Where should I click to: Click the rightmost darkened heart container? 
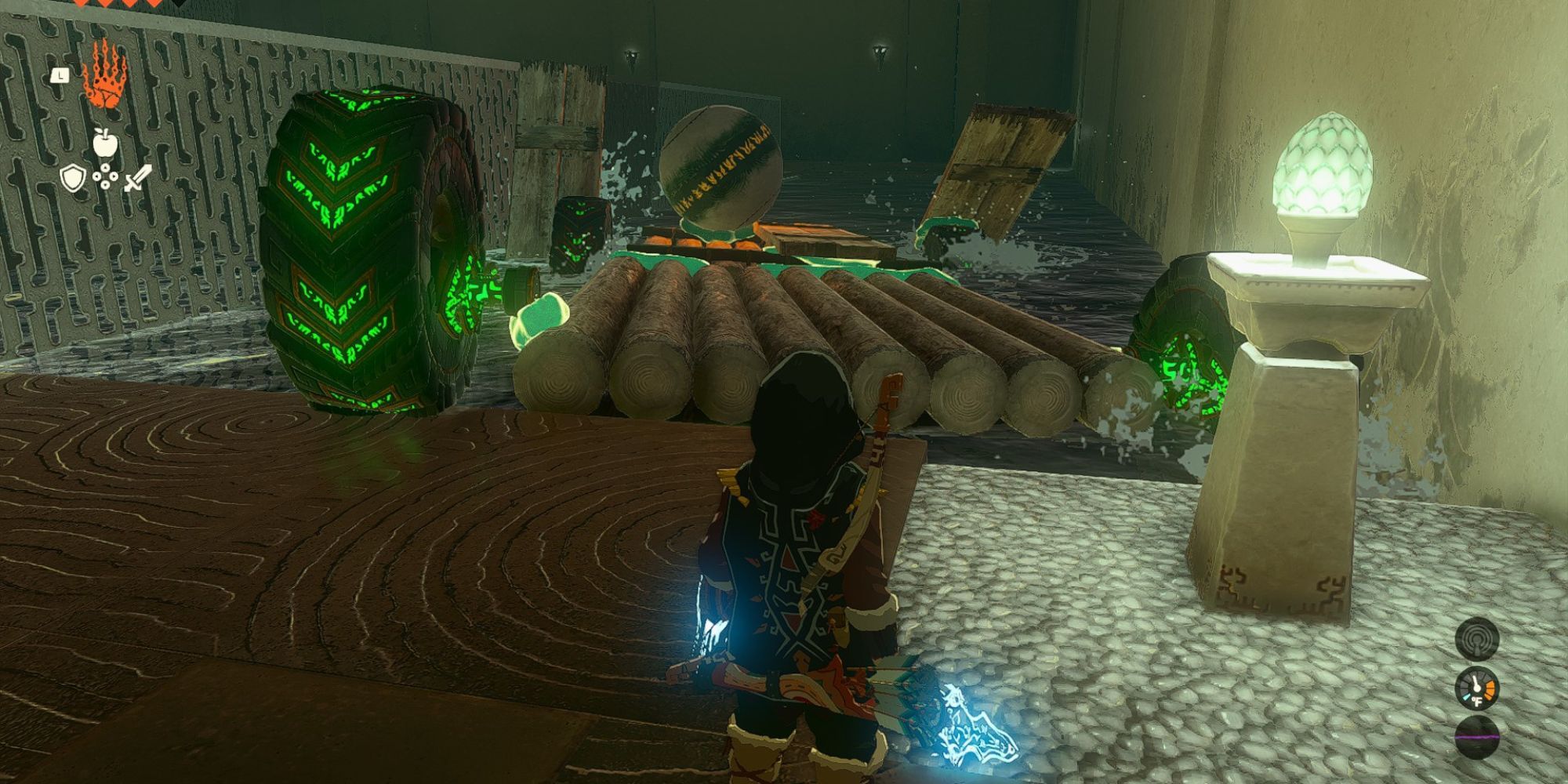tap(180, 5)
